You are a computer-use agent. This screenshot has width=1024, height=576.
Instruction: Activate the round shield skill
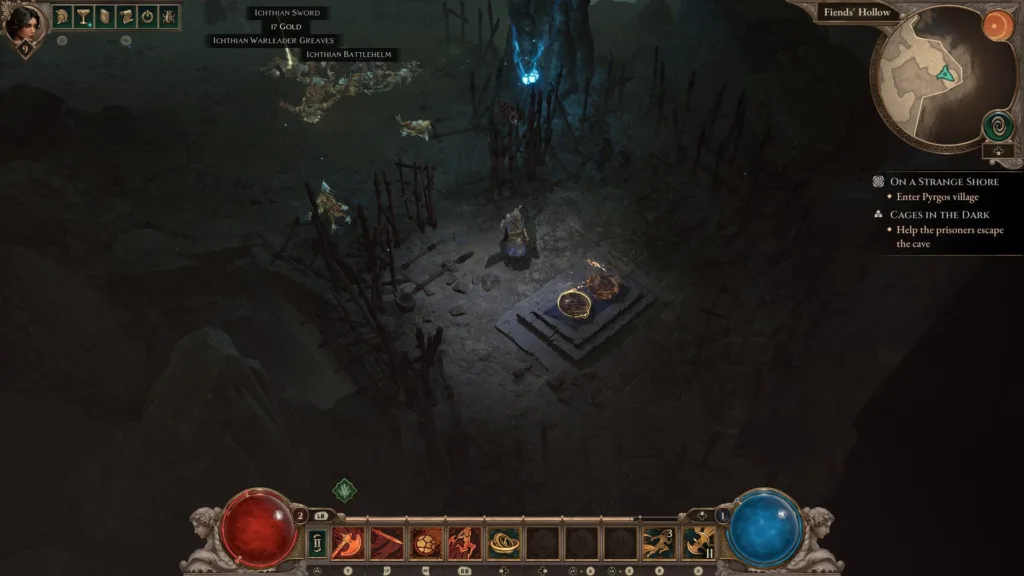coord(425,543)
